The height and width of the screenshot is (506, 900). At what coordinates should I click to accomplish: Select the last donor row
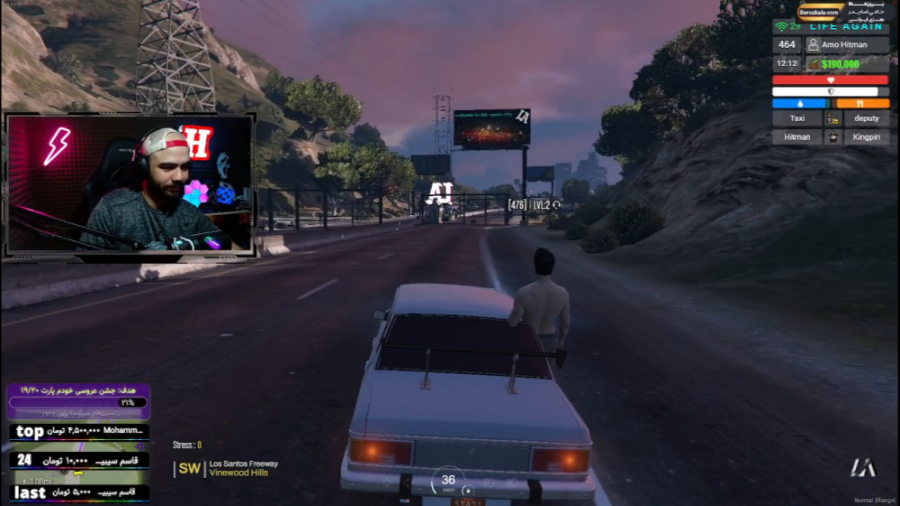pyautogui.click(x=79, y=492)
